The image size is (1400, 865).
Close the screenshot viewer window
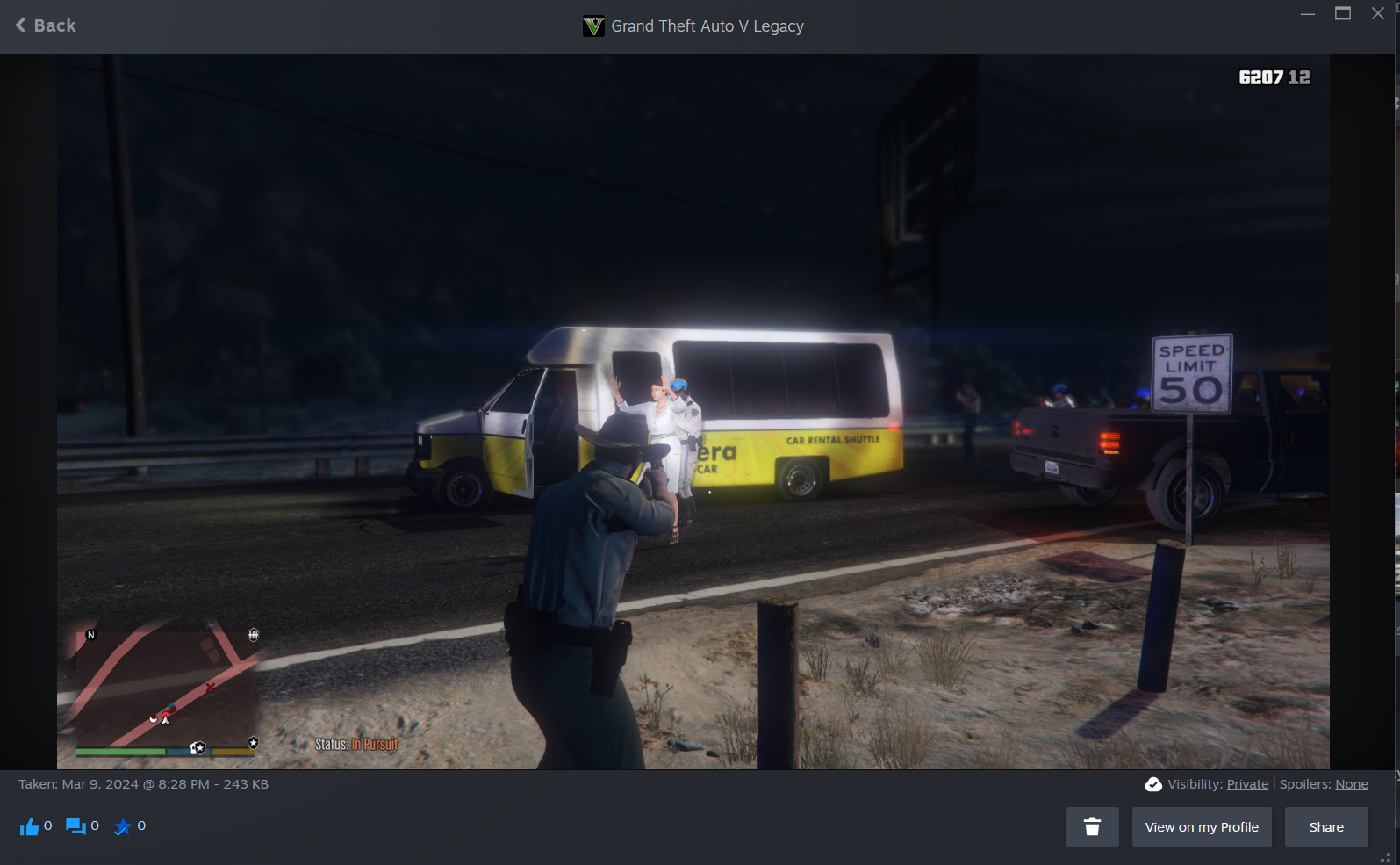(1377, 13)
